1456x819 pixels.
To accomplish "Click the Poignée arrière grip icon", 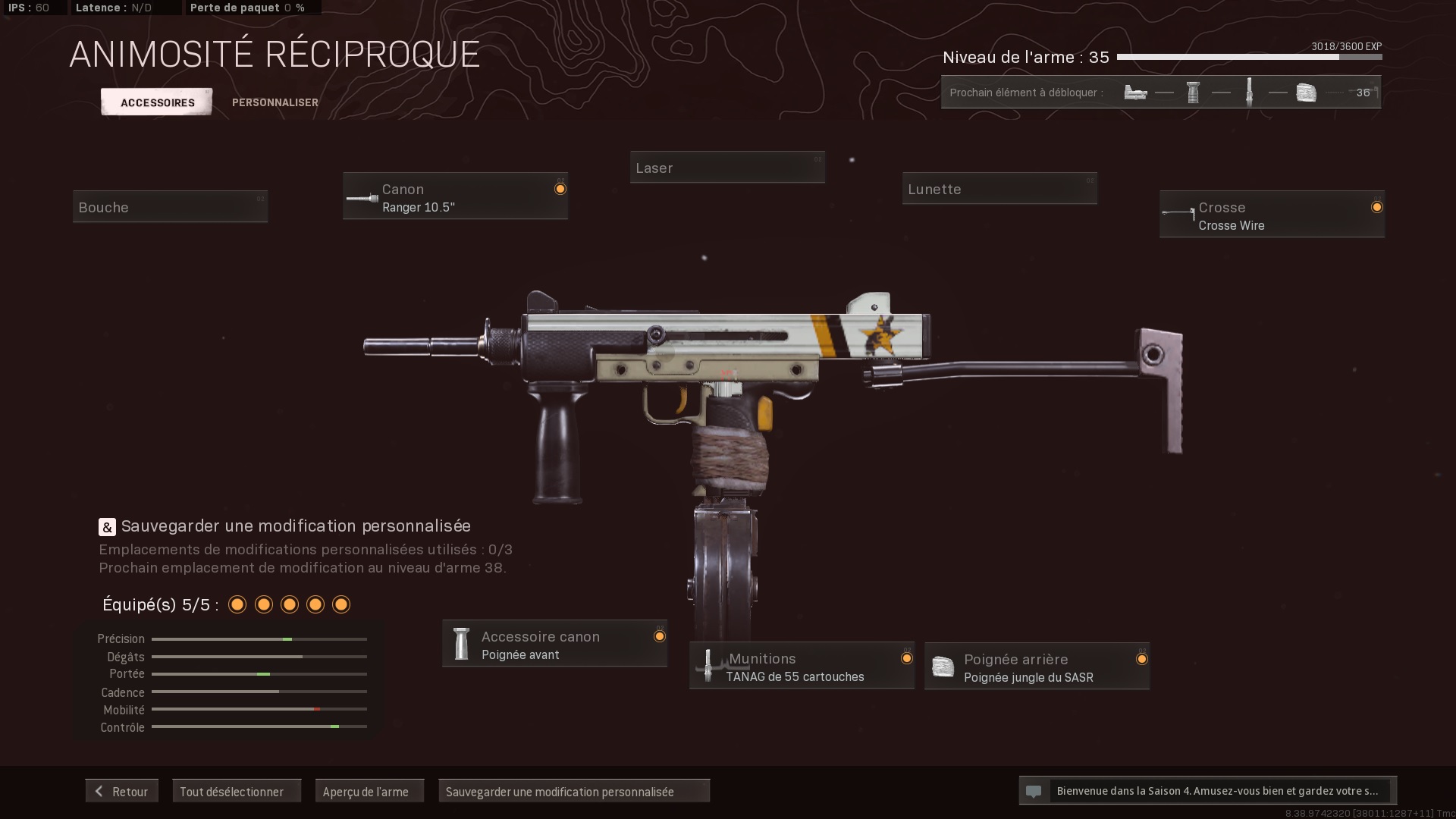I will pos(944,667).
